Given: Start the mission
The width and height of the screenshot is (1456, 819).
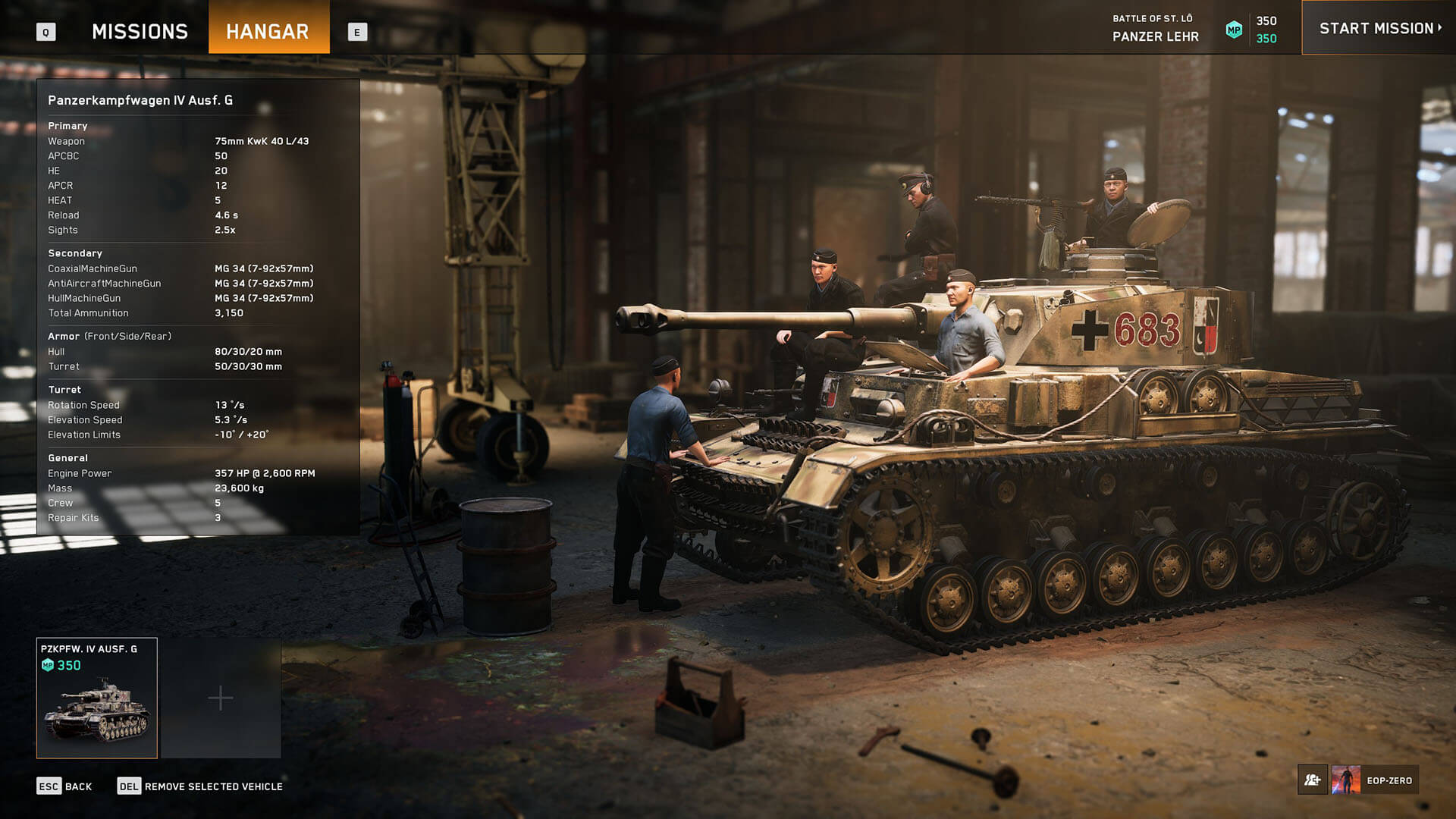Looking at the screenshot, I should point(1379,29).
